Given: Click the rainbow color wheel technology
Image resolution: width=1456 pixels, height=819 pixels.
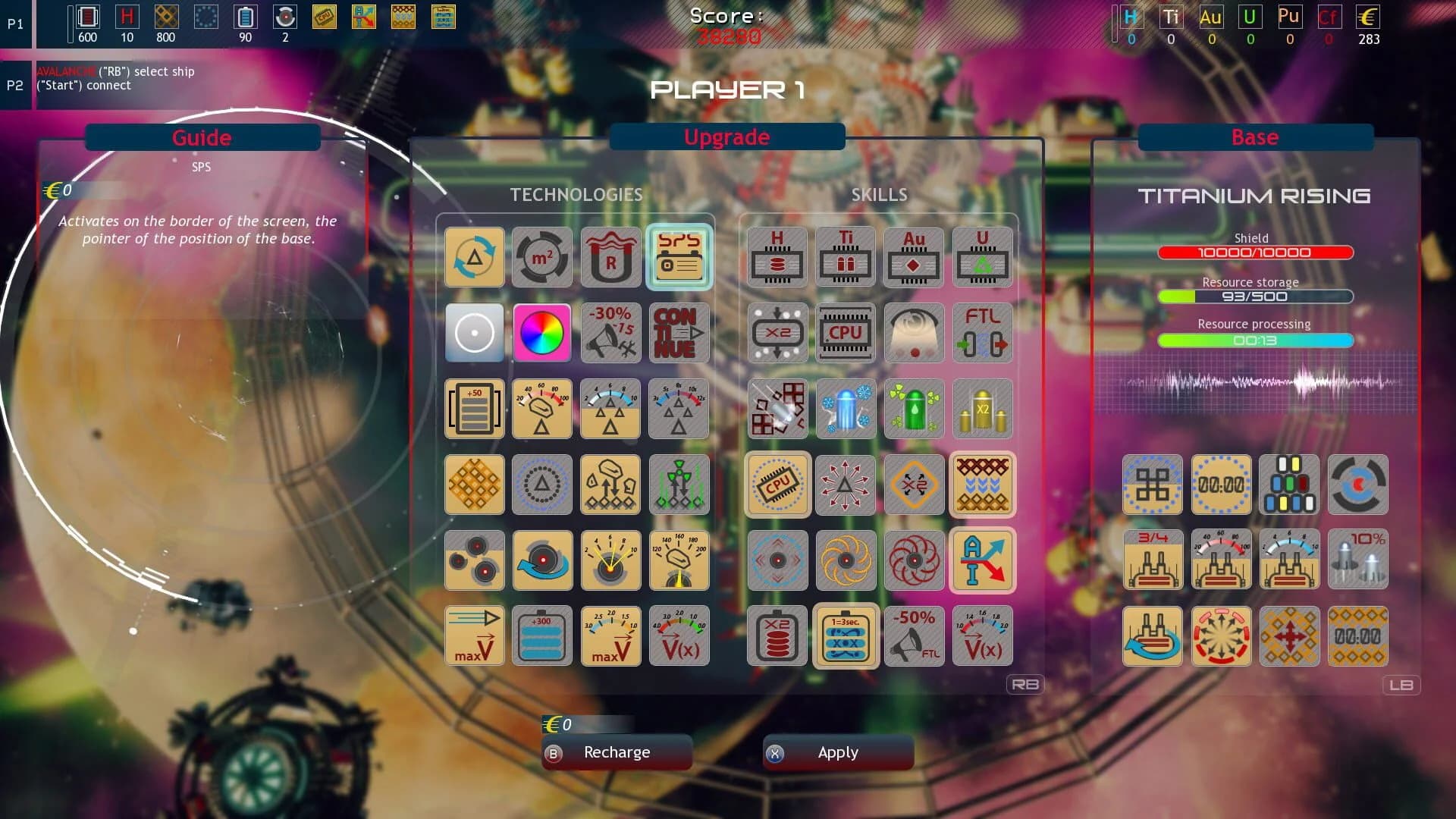Looking at the screenshot, I should pos(542,333).
